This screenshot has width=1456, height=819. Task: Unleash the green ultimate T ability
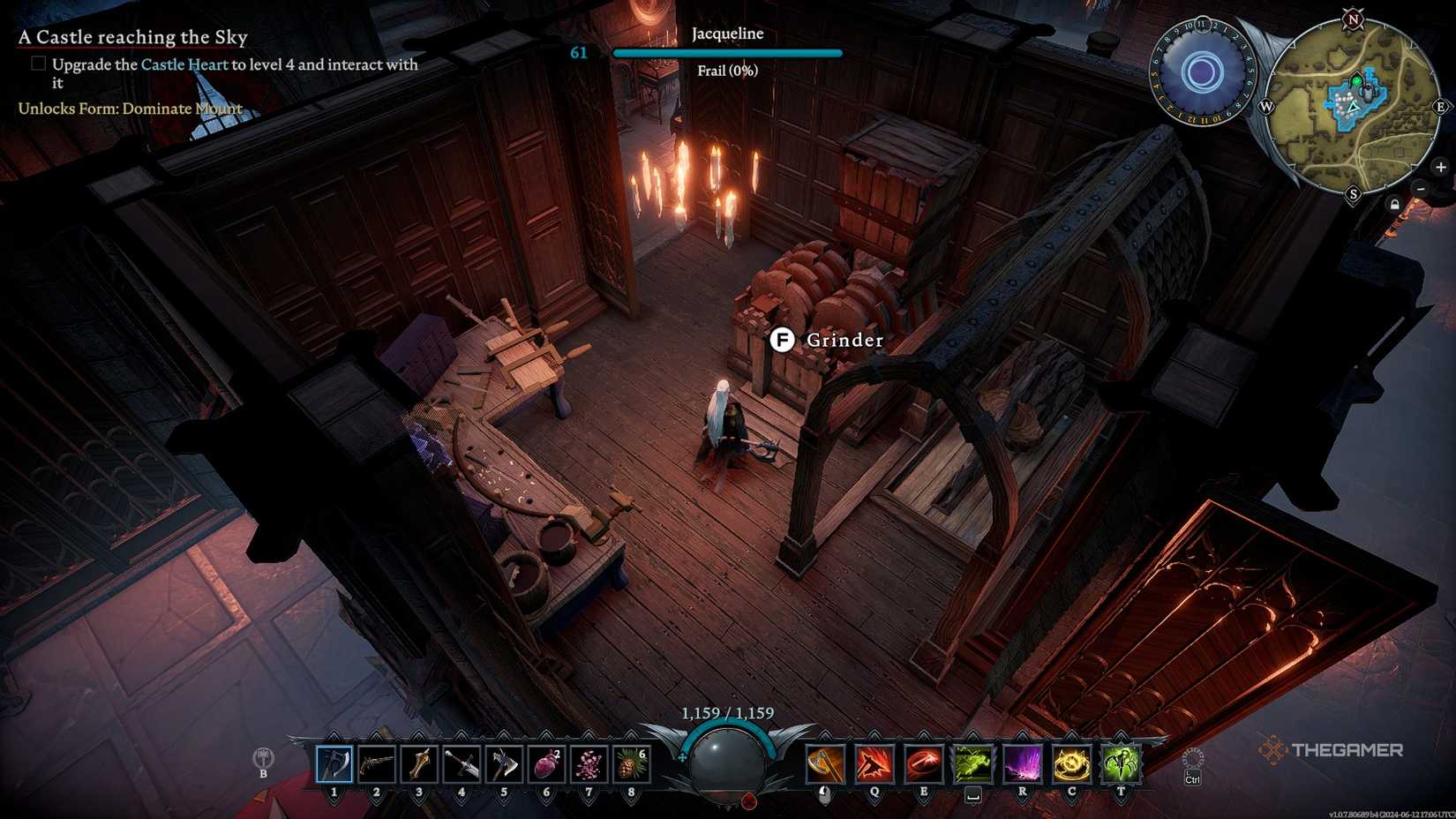[x=1122, y=763]
